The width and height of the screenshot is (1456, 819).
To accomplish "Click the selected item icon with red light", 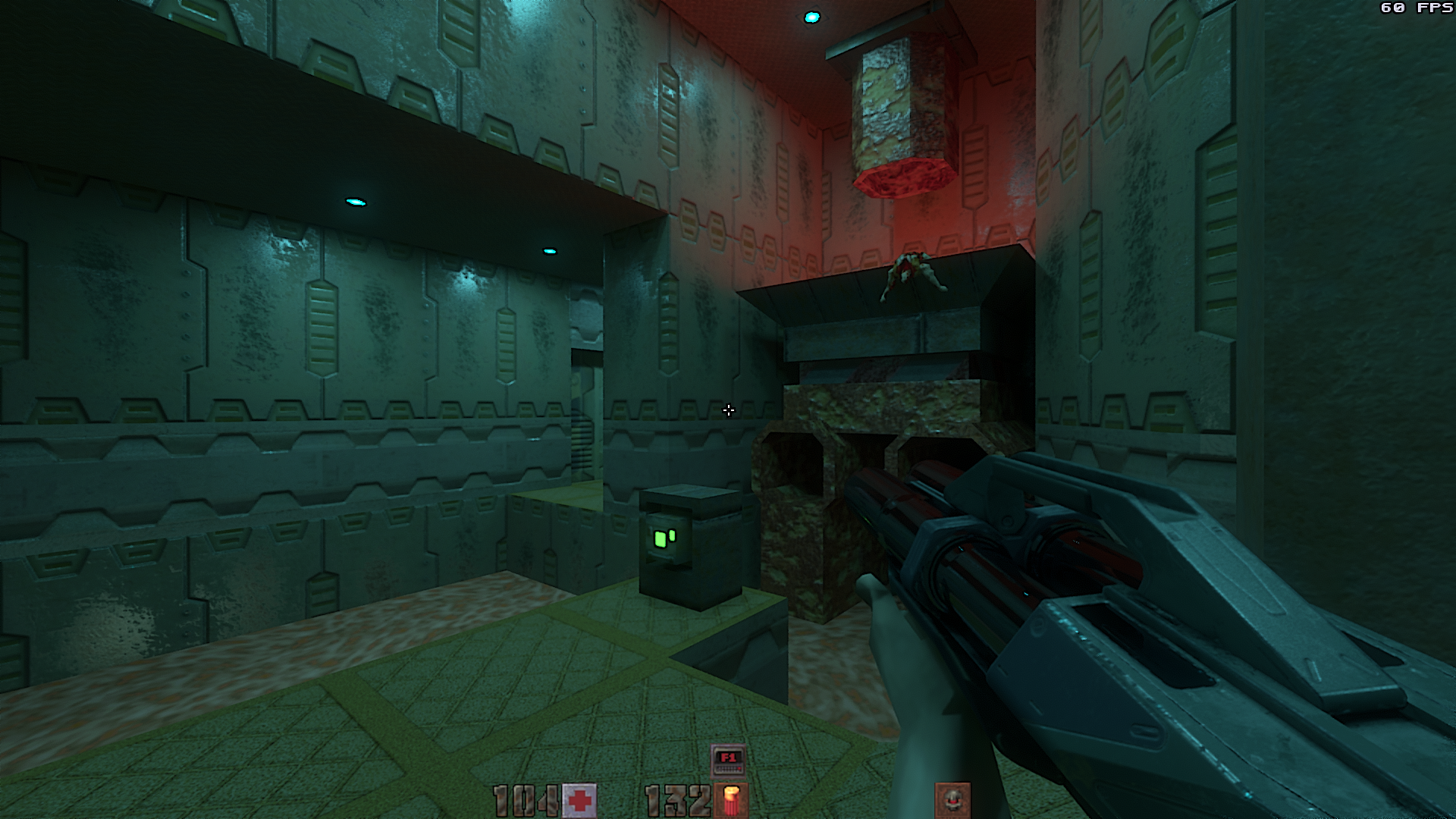I will (952, 800).
